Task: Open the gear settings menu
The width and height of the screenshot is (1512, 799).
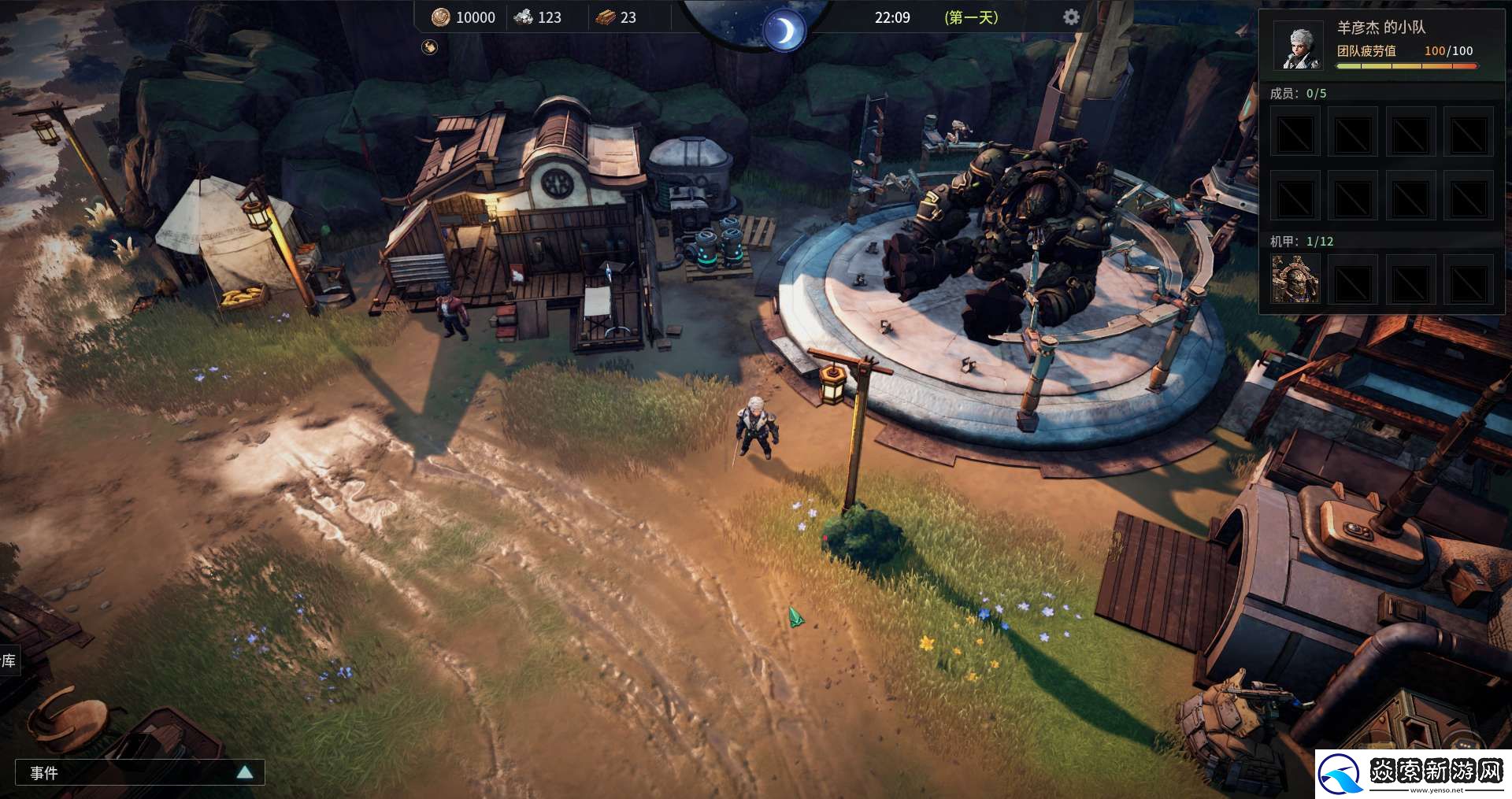Action: [1071, 17]
